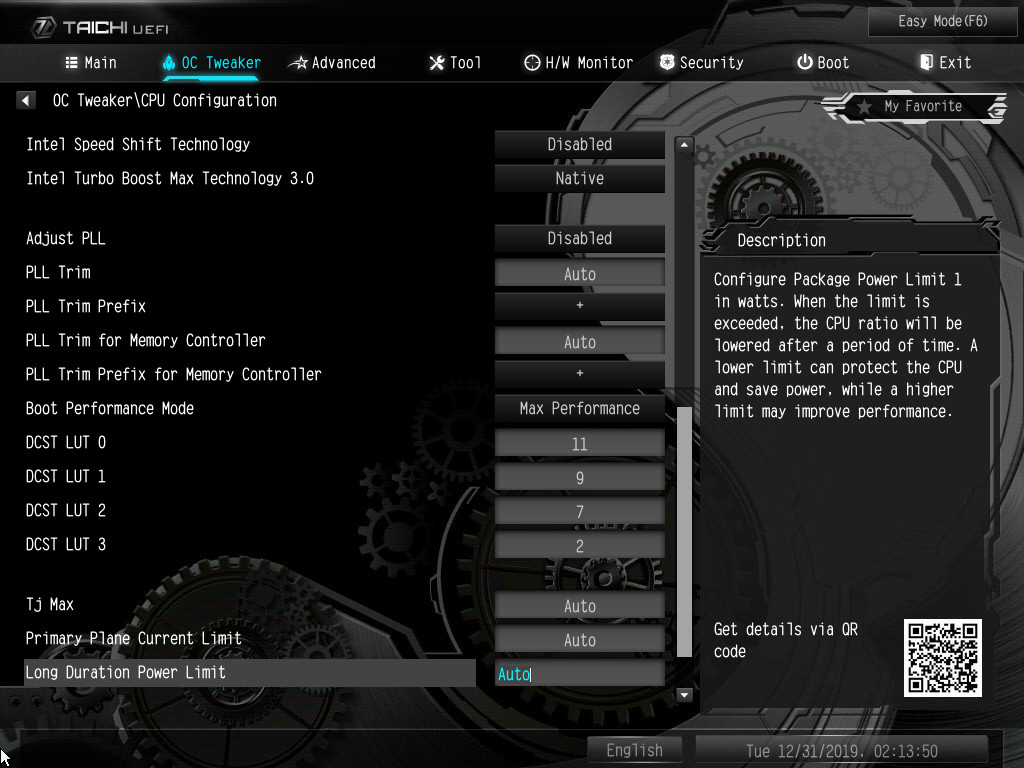Choose the Exit tab
Screen dimensions: 1024x768
945,62
